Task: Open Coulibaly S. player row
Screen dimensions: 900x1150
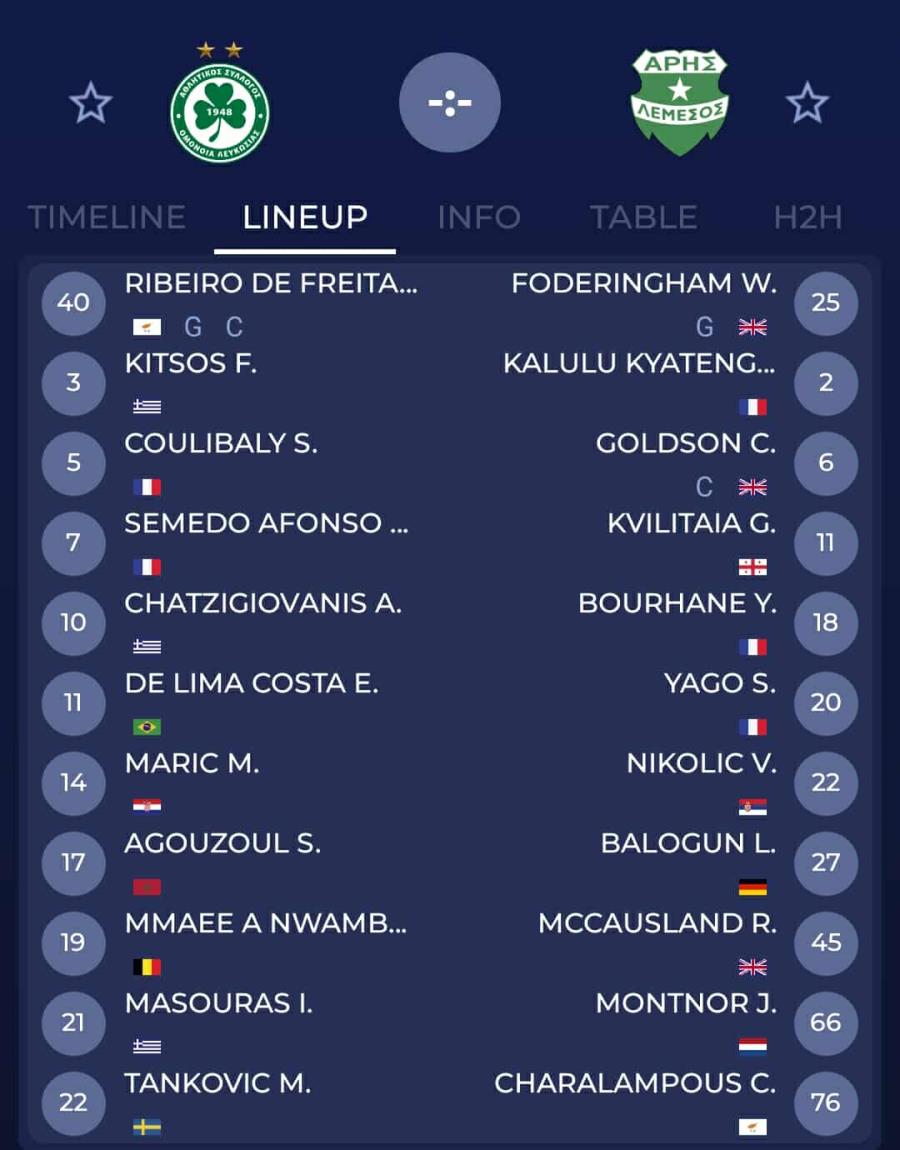Action: coord(221,444)
